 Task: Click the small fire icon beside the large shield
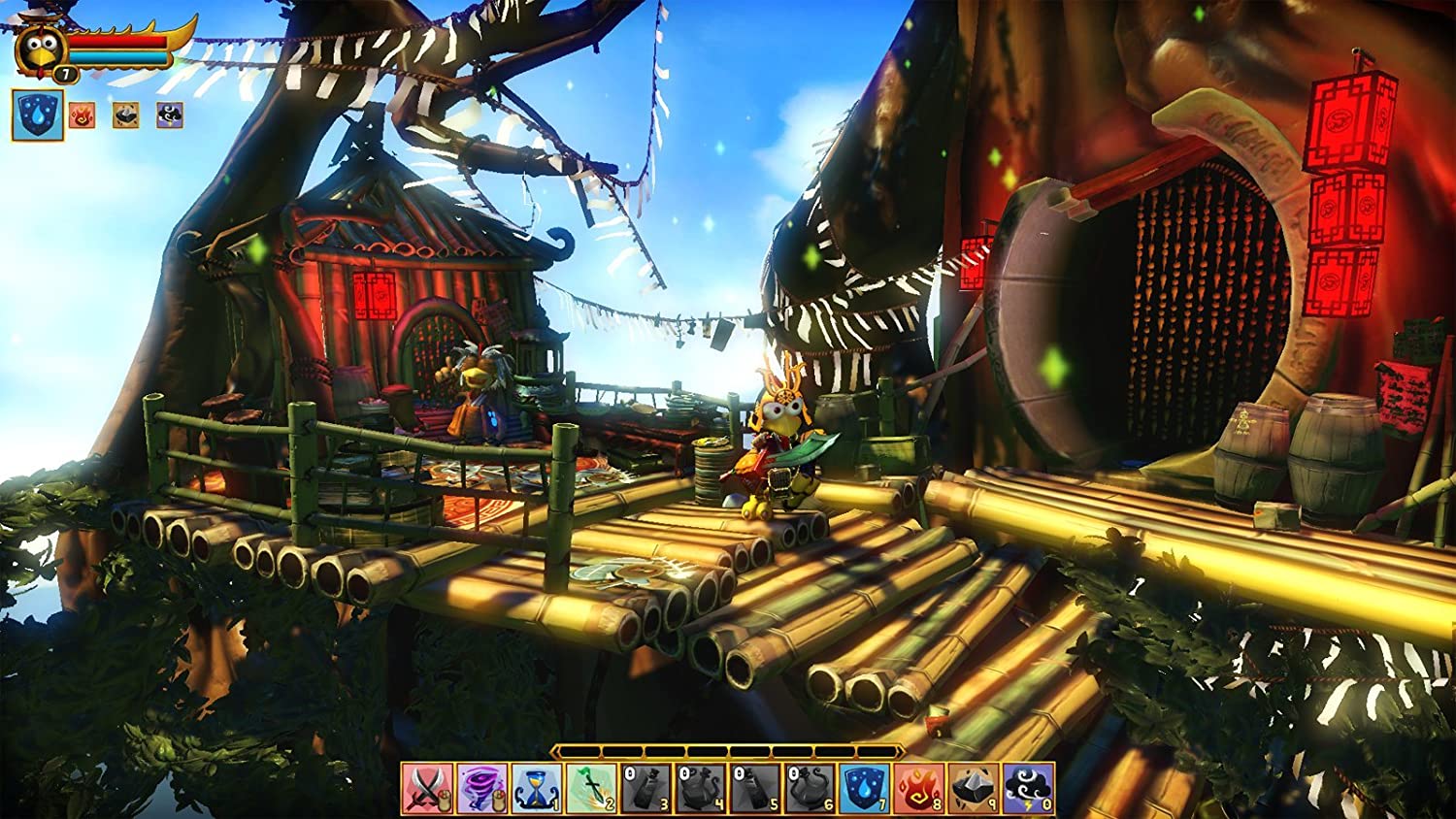coord(83,115)
